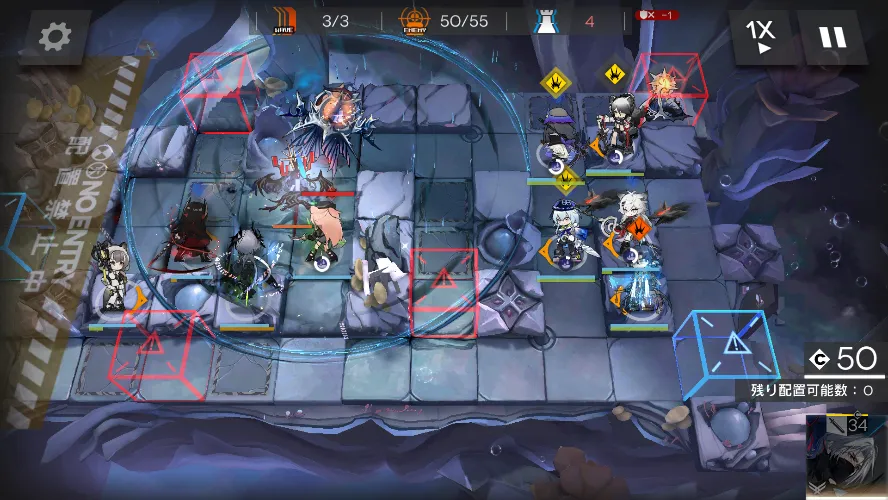Toggle the 1X battle speed button
The image size is (888, 500).
point(760,37)
